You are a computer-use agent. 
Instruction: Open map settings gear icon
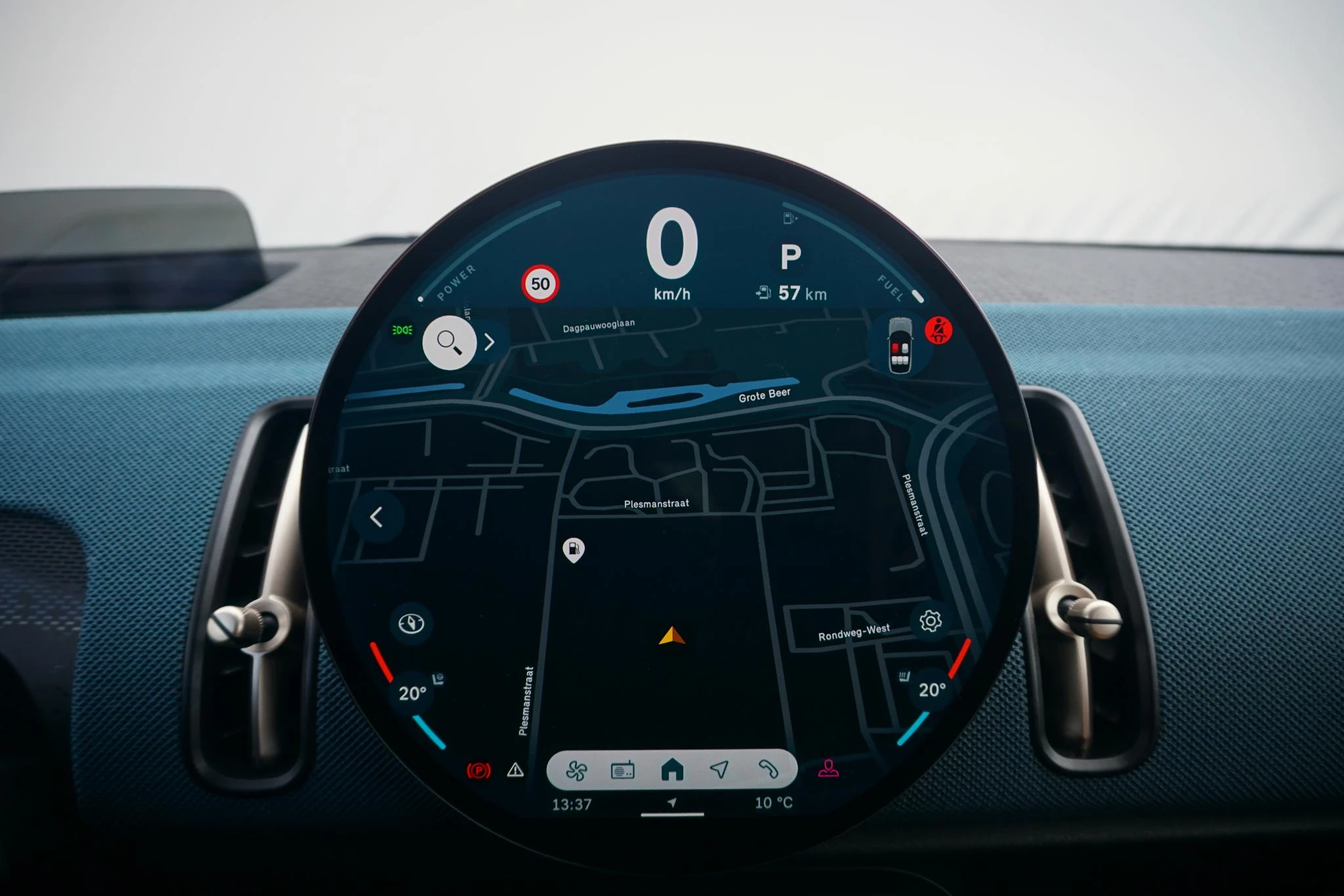coord(931,621)
